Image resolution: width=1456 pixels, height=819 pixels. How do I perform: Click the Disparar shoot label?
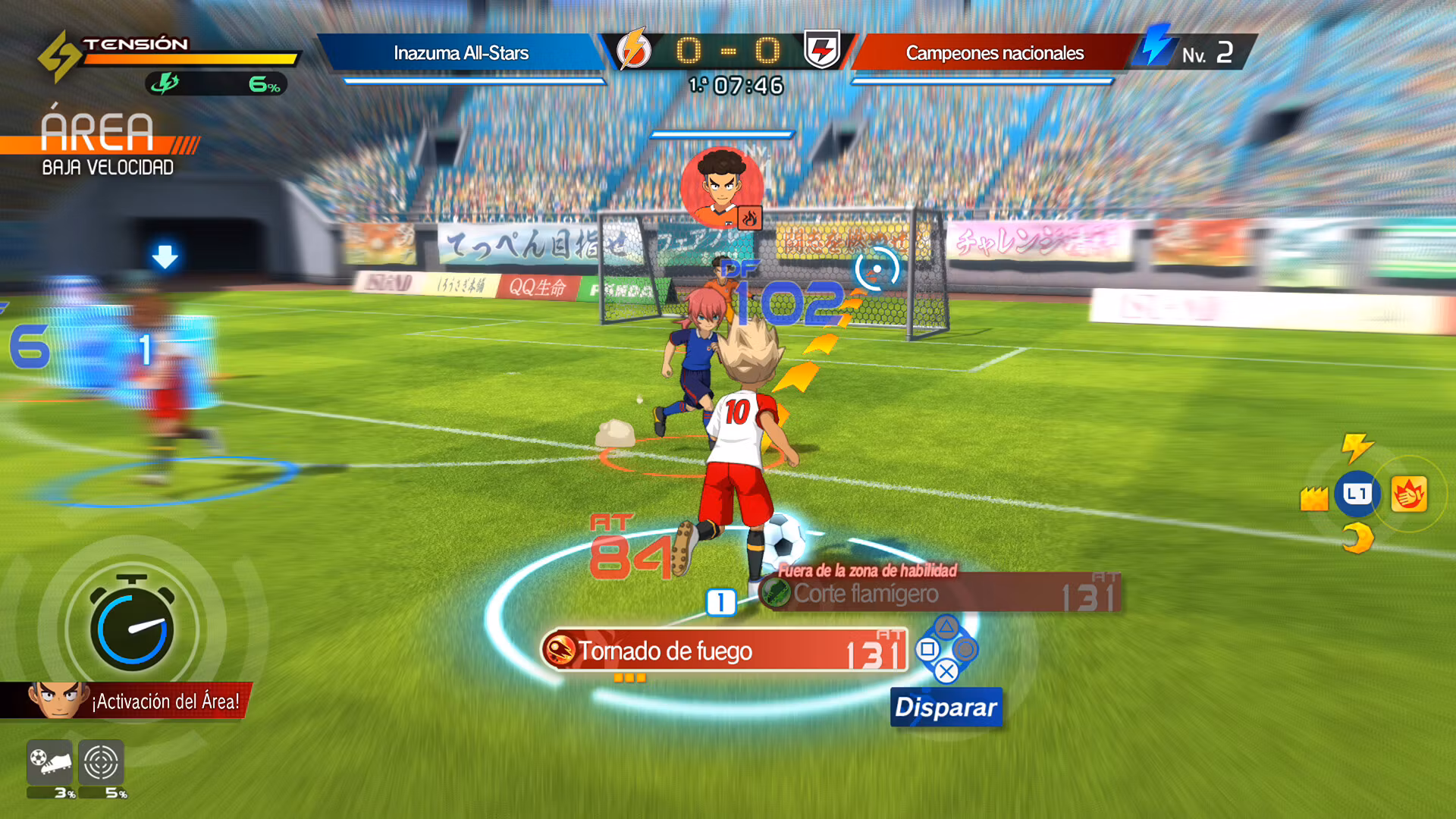click(x=946, y=707)
